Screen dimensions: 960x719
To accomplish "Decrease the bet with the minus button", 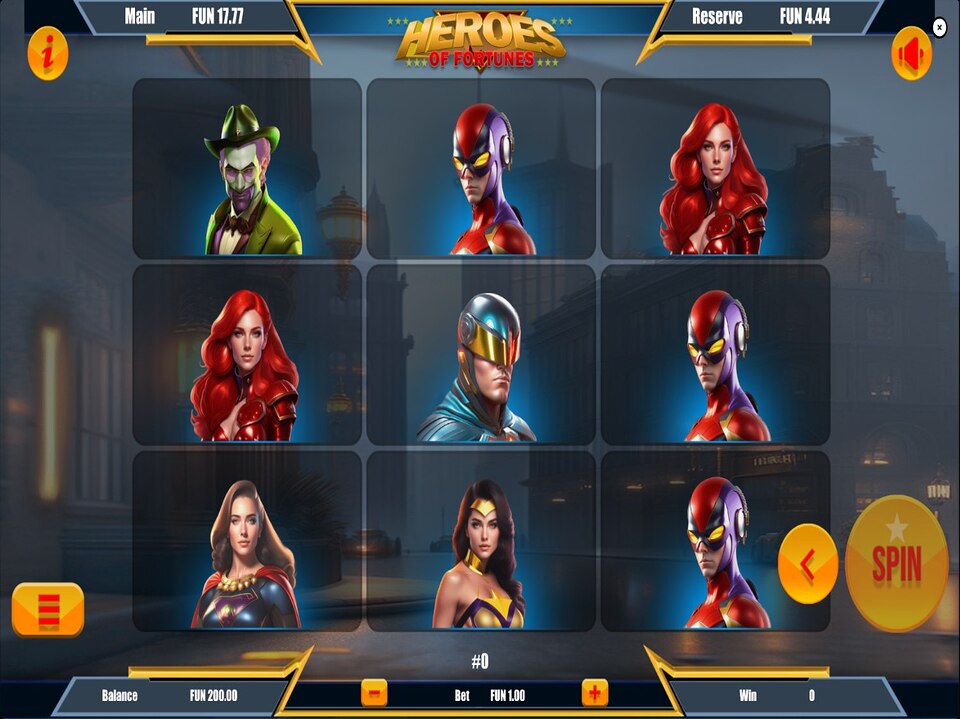I will (374, 692).
